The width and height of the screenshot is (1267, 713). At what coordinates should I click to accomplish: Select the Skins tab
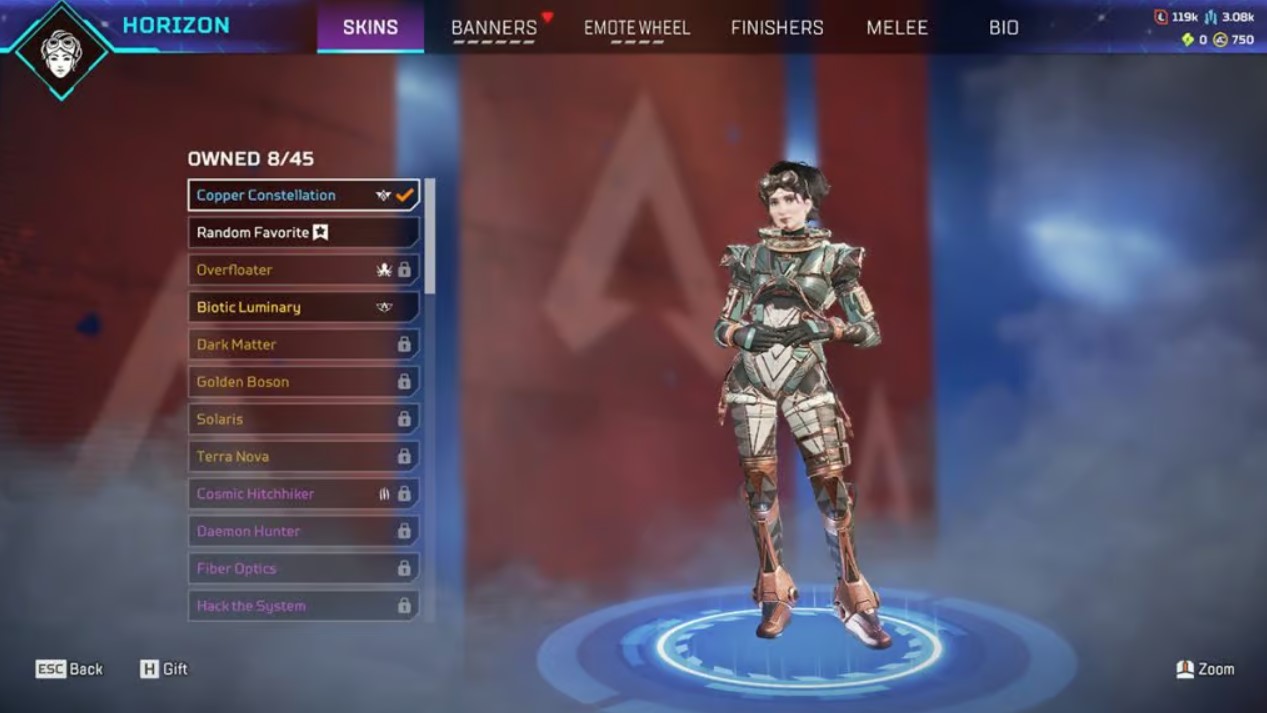coord(370,28)
